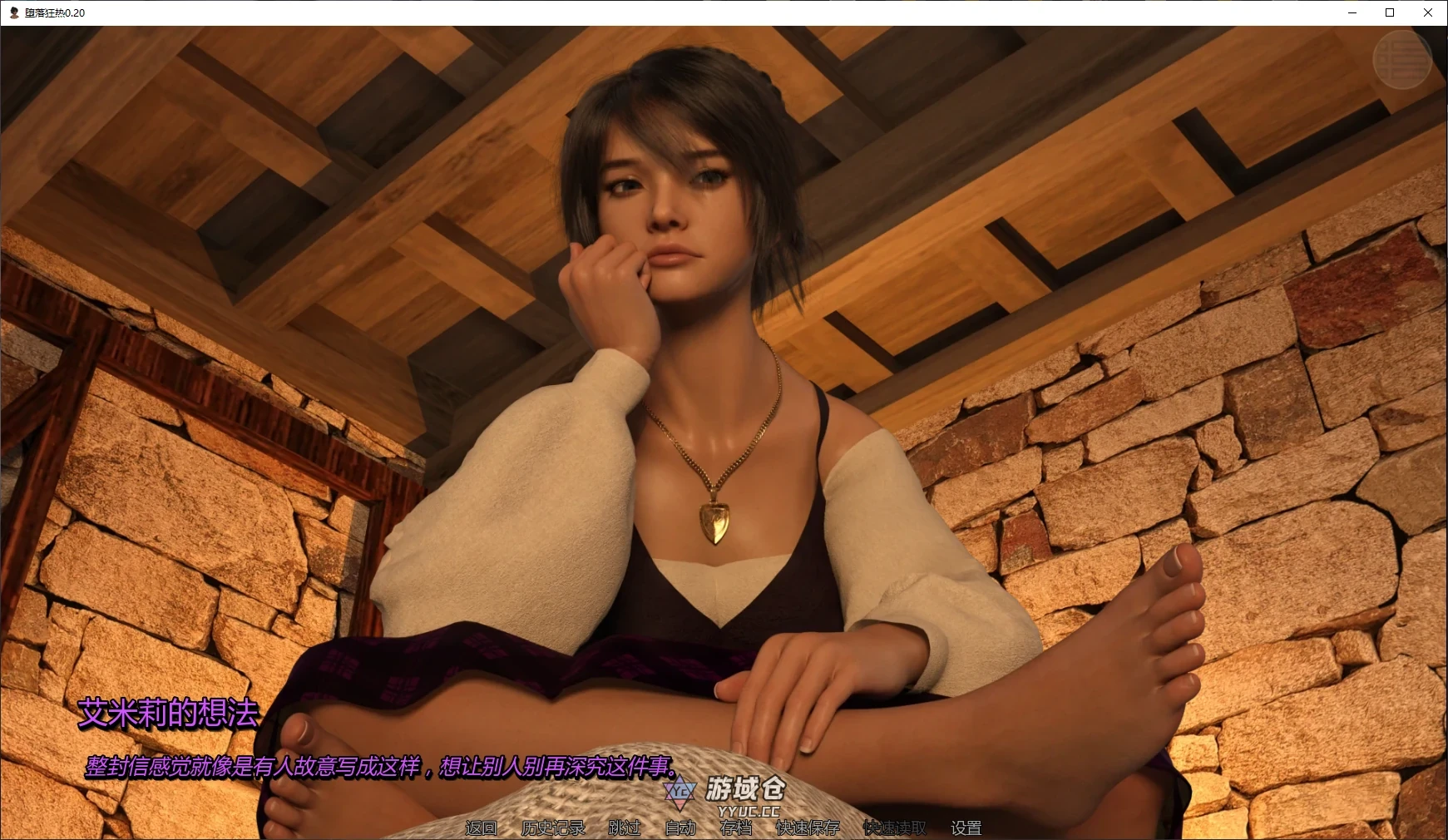Open the 设置 settings screen
The image size is (1448, 840).
tap(966, 828)
